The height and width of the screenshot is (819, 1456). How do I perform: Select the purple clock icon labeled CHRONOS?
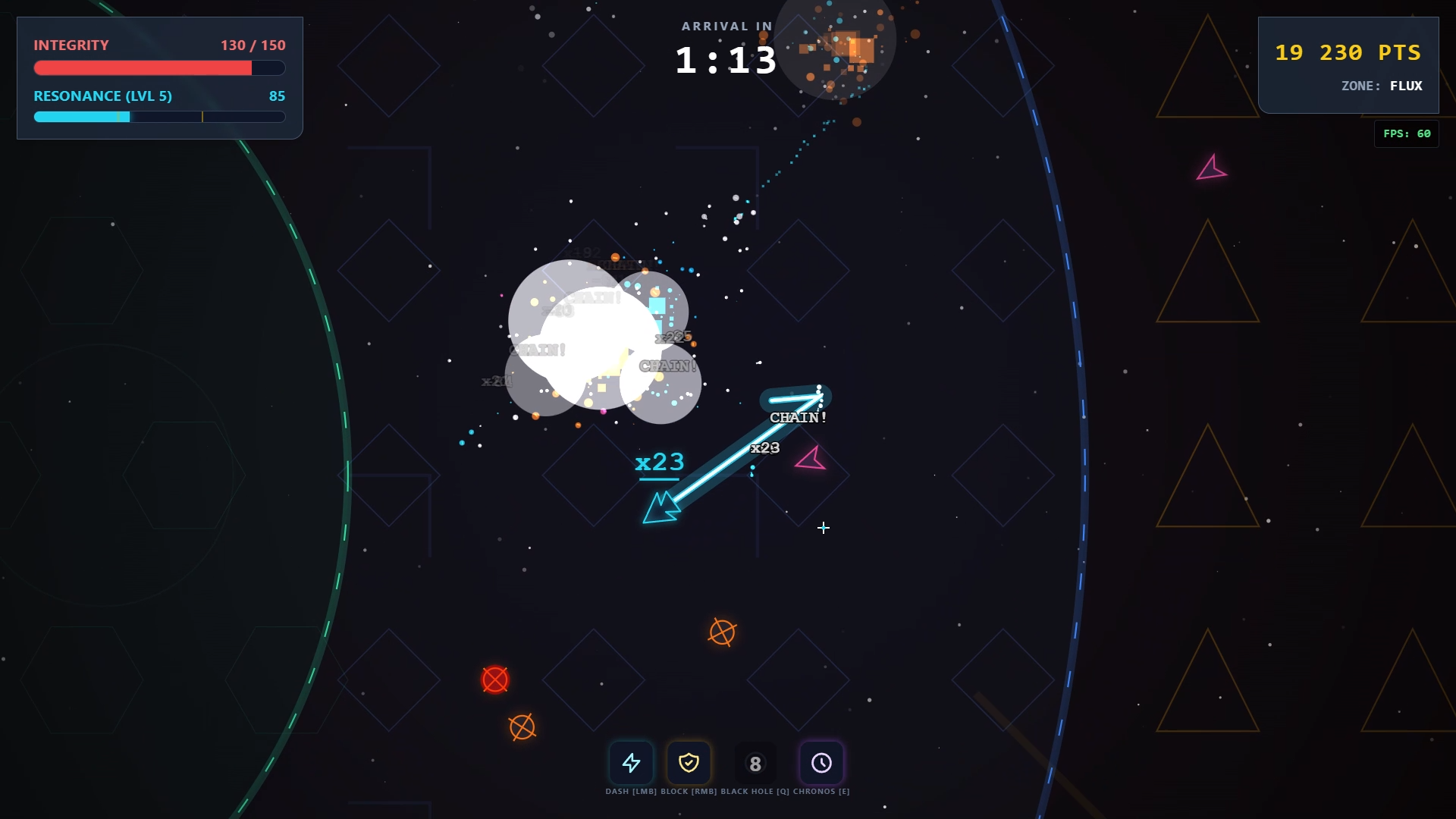click(822, 764)
